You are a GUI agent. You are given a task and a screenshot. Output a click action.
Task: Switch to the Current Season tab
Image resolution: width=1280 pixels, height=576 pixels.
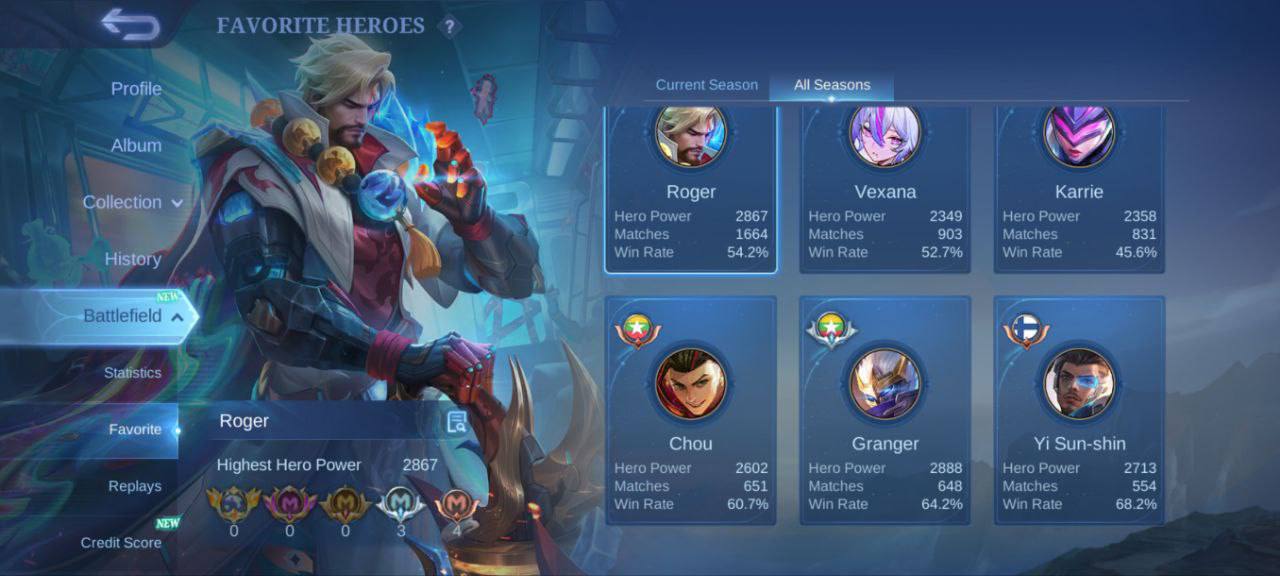click(707, 85)
